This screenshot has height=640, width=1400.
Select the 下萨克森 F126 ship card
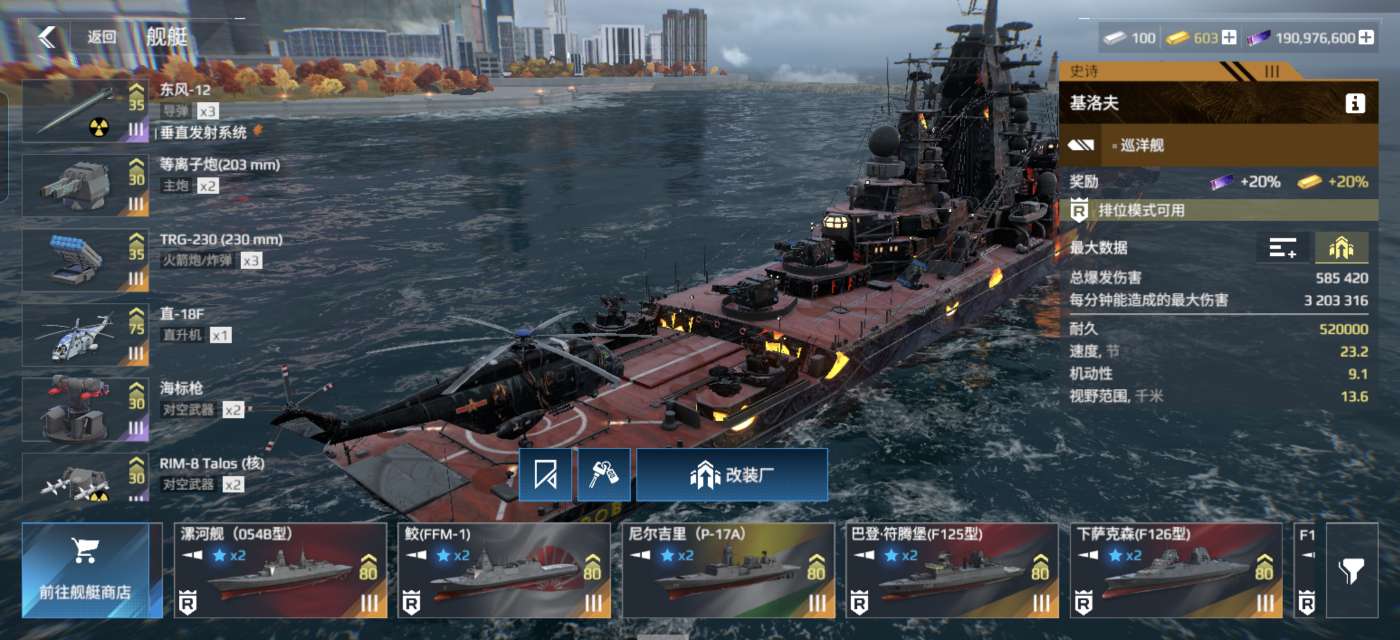pos(1176,570)
